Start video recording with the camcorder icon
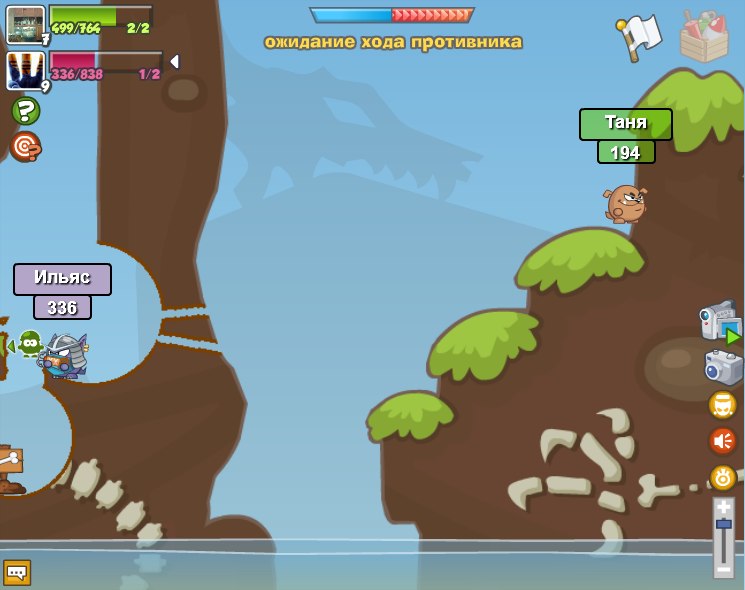The width and height of the screenshot is (745, 590). (720, 322)
